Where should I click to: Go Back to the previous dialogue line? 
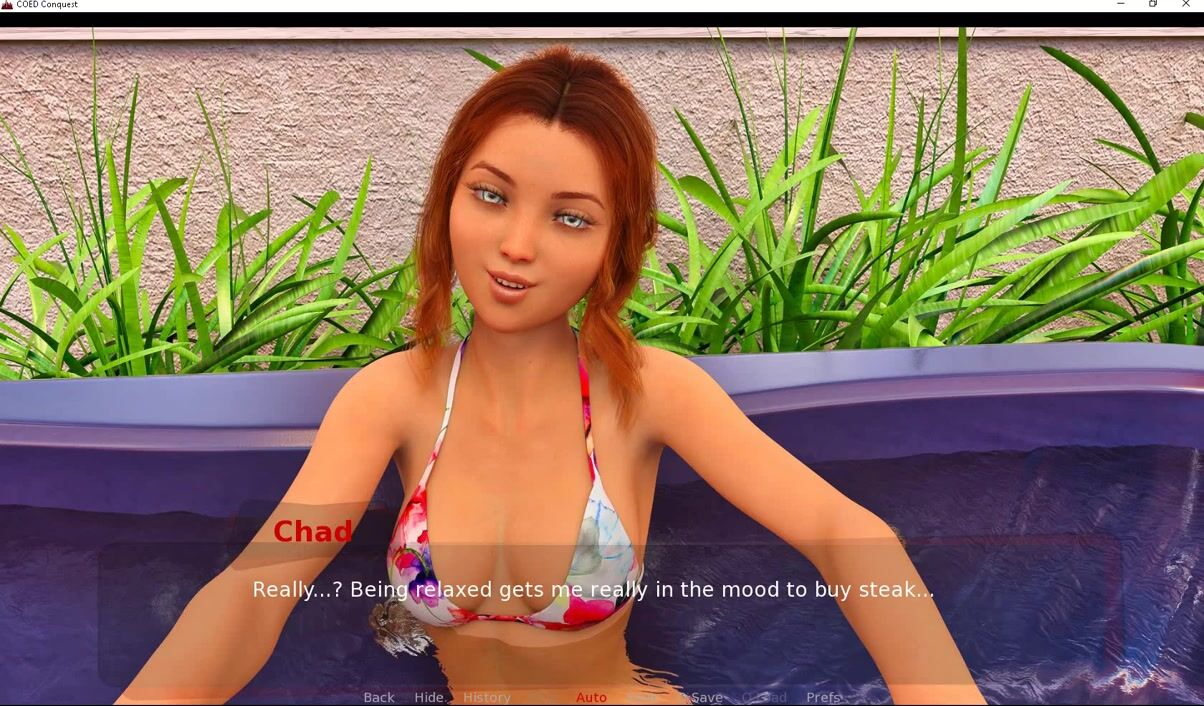[x=378, y=697]
